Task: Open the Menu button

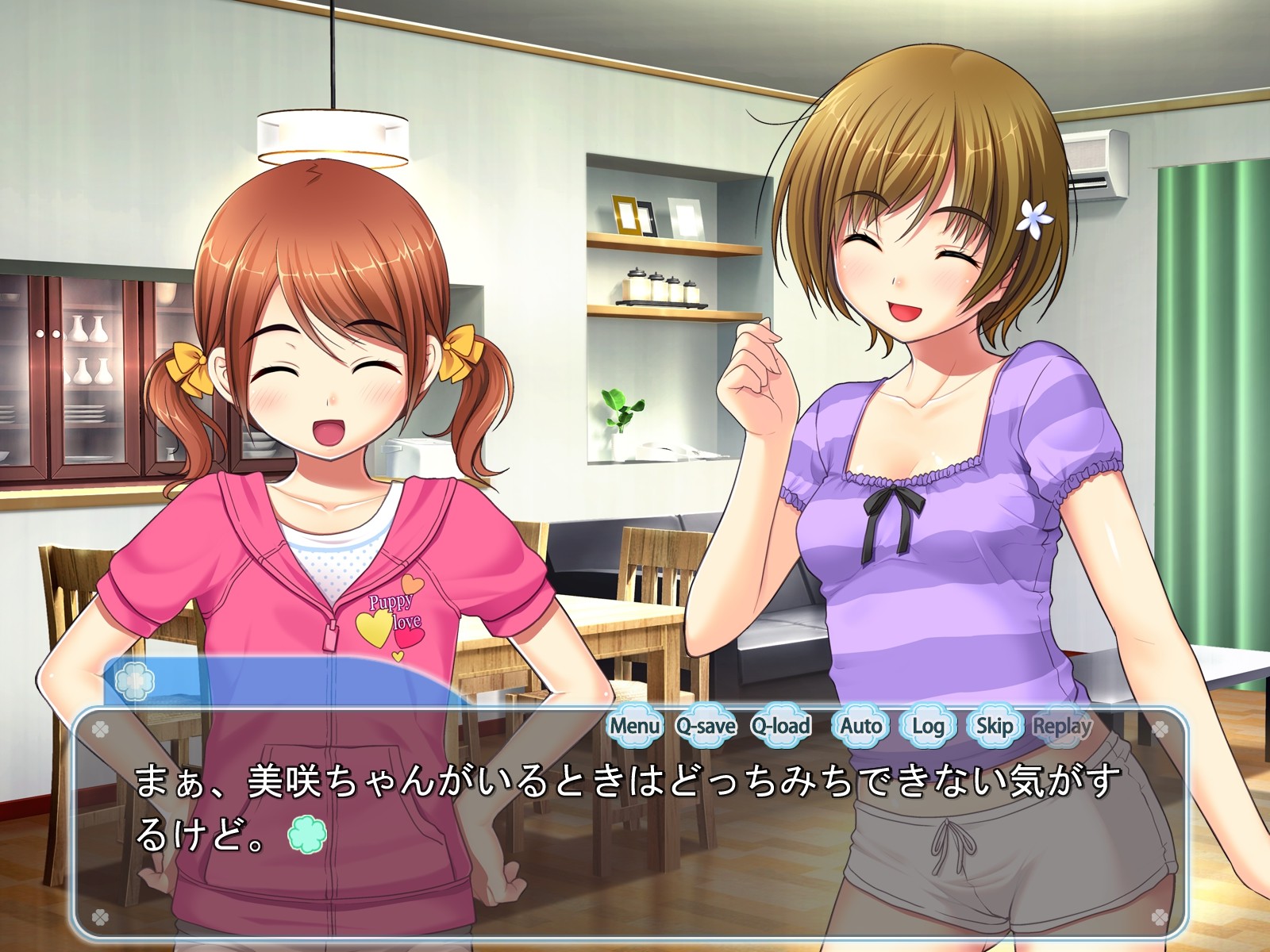Action: [635, 726]
